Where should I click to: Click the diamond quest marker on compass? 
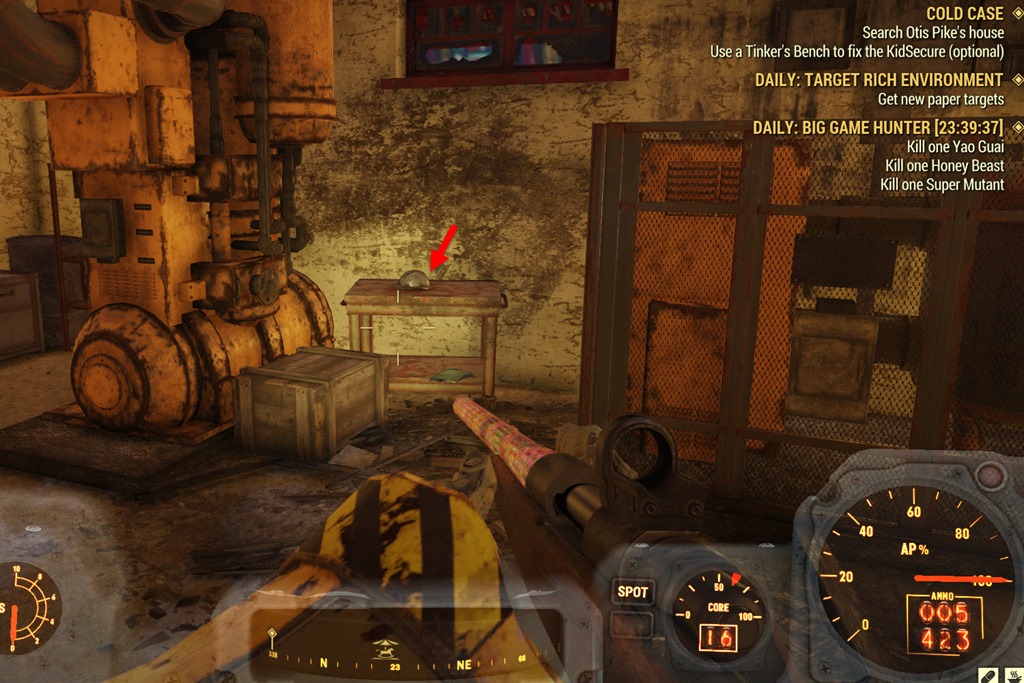272,634
